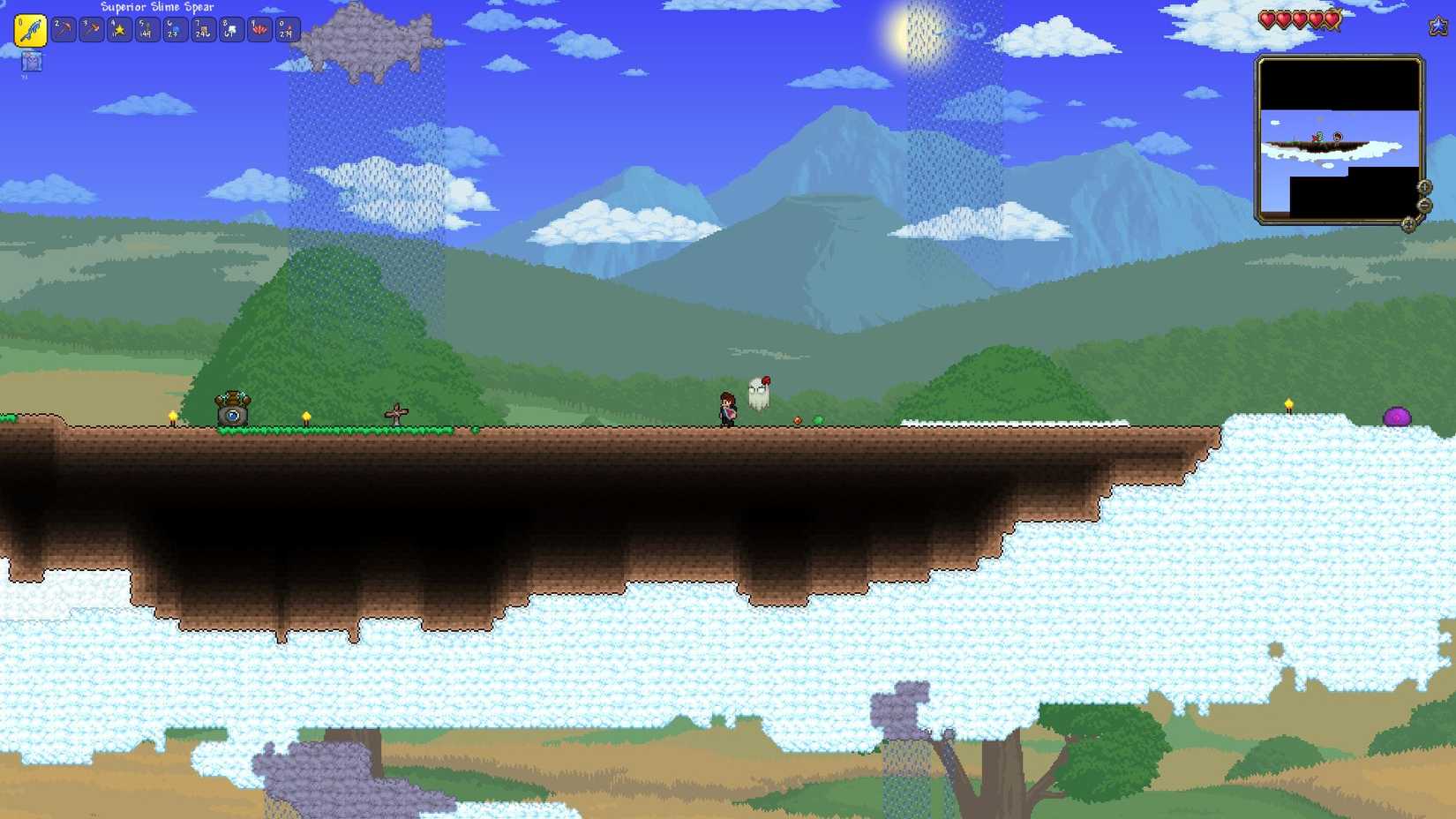Zoom in on the minimap

click(1424, 187)
